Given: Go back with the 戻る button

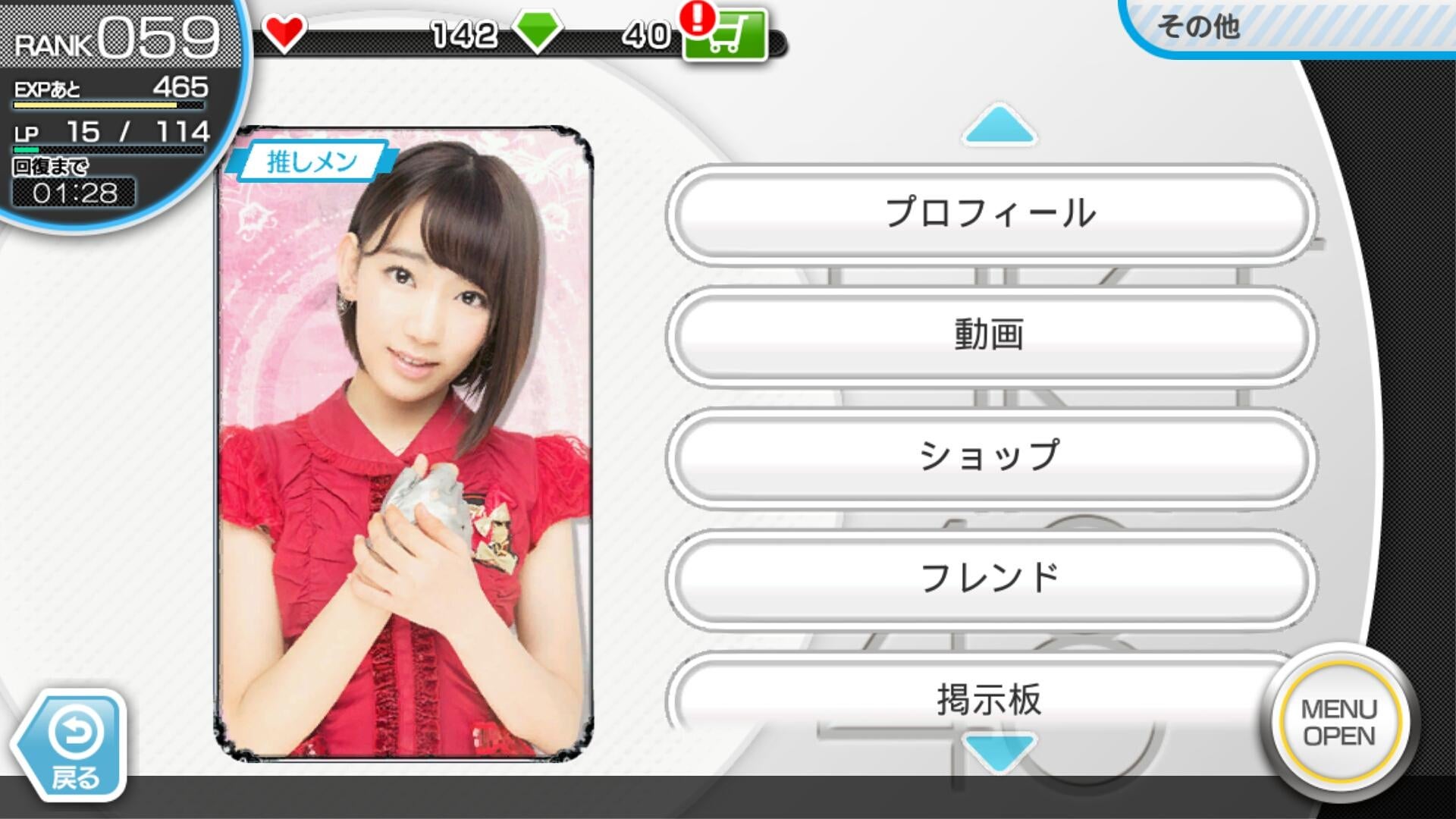Looking at the screenshot, I should point(72,745).
